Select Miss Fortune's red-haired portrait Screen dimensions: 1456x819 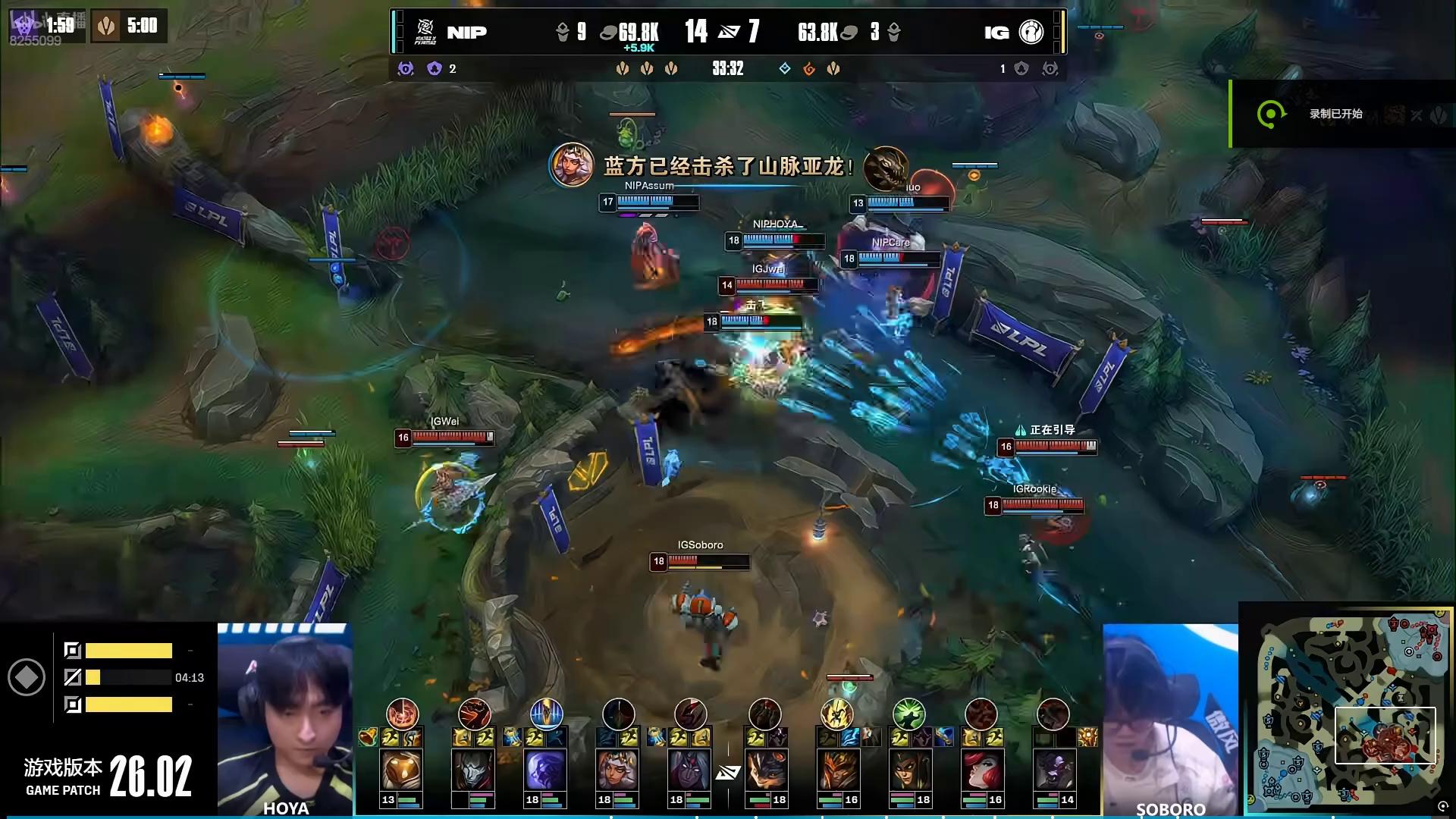point(981,770)
